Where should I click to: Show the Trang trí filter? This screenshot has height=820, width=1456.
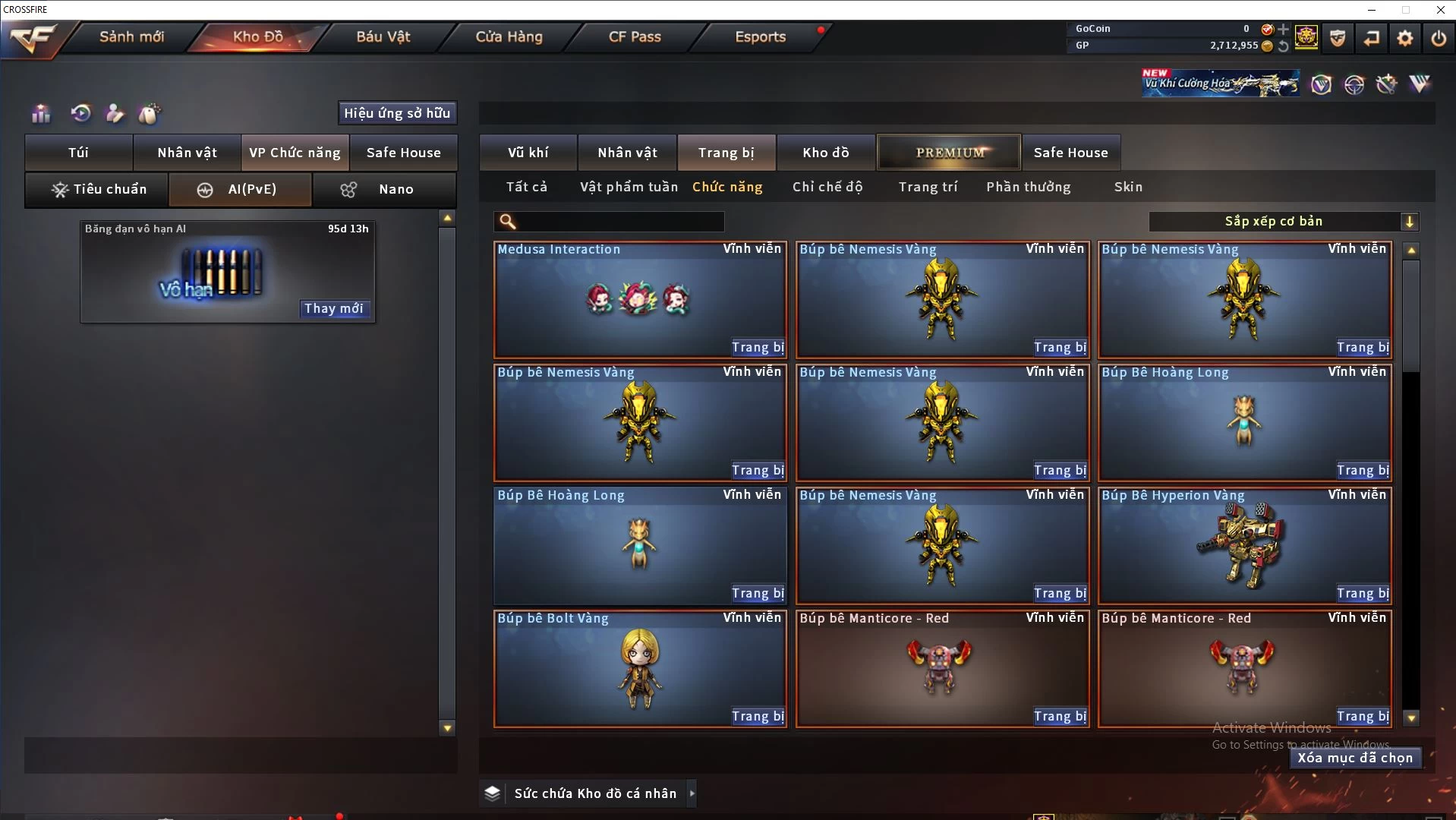[x=928, y=187]
